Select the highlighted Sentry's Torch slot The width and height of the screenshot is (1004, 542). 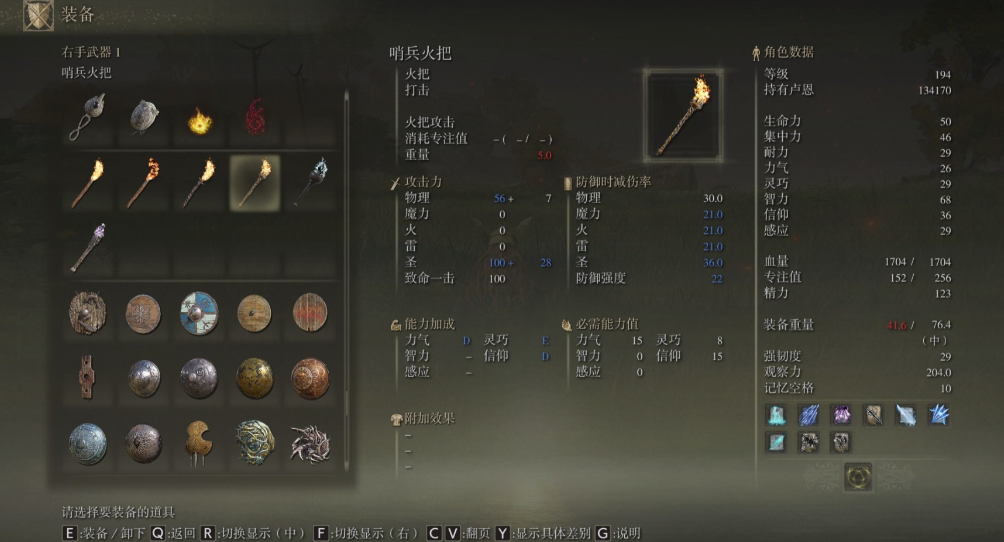[254, 182]
